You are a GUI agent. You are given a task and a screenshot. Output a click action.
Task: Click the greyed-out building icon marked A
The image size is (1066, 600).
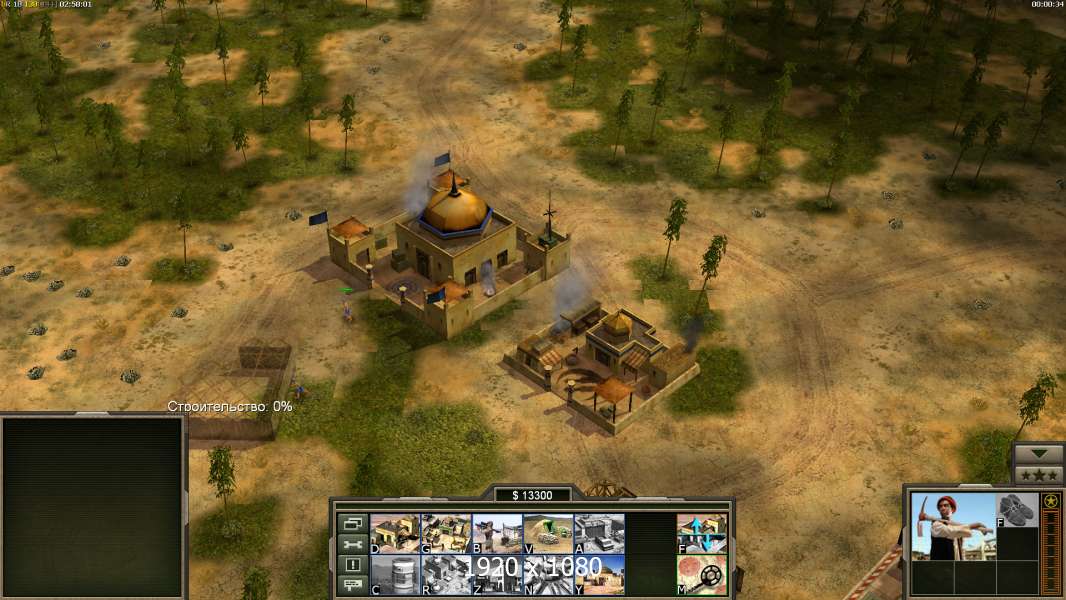pyautogui.click(x=599, y=533)
